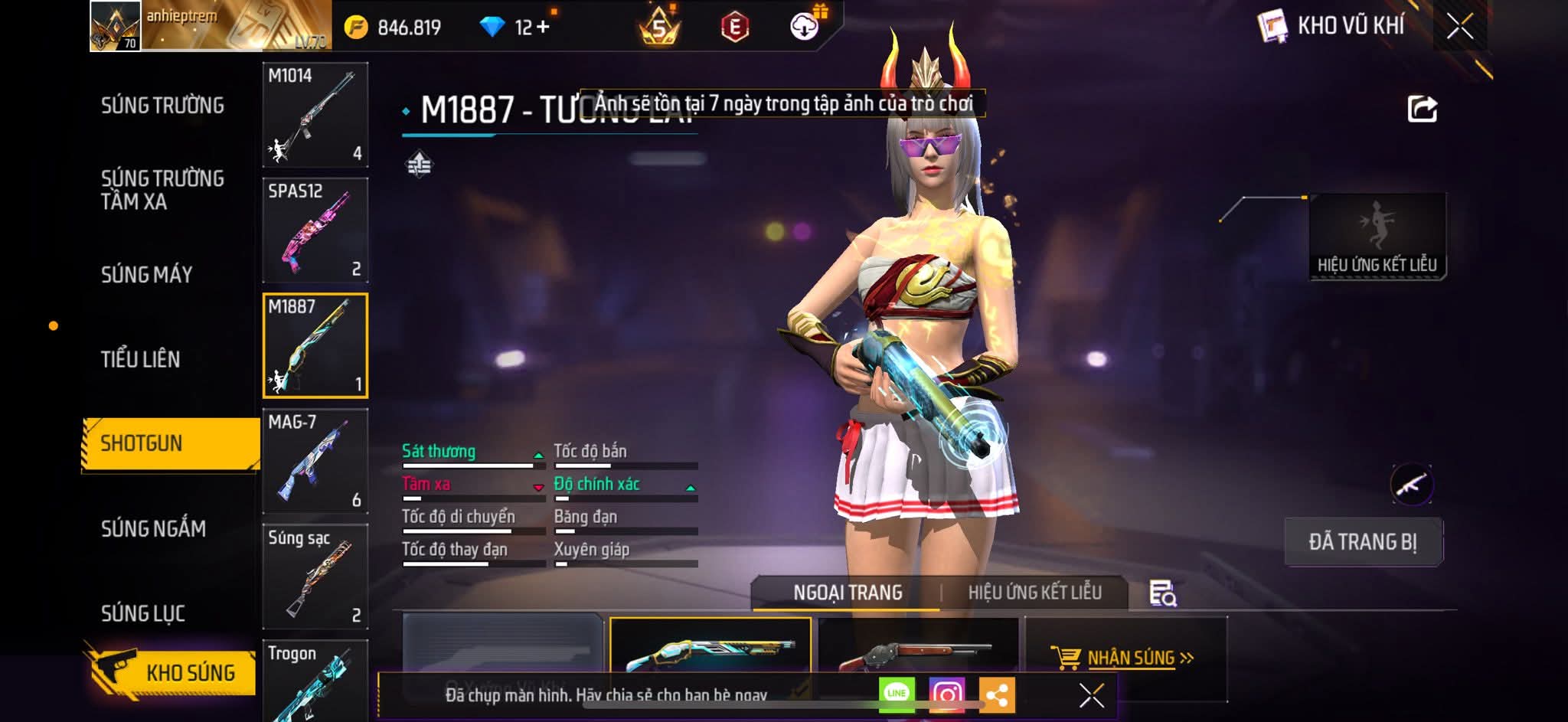This screenshot has height=722, width=1568.
Task: Share the screenshot to Instagram
Action: 946,694
